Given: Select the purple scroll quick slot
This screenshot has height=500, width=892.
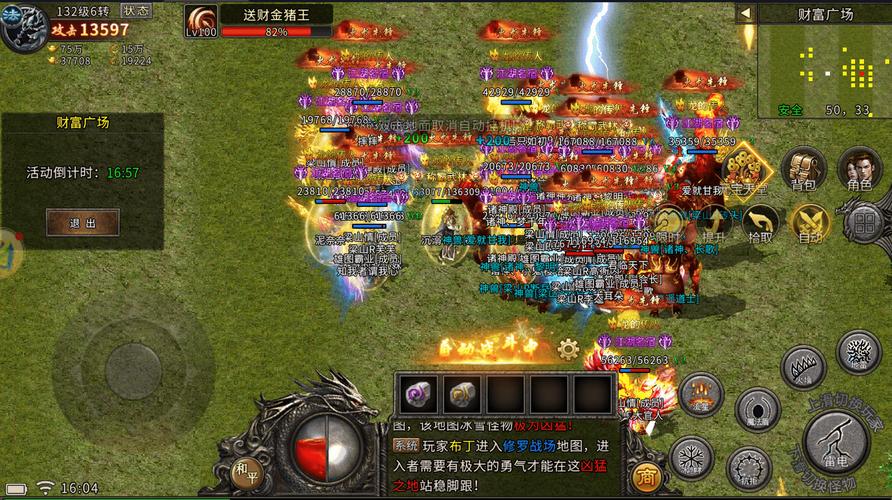Looking at the screenshot, I should 416,393.
